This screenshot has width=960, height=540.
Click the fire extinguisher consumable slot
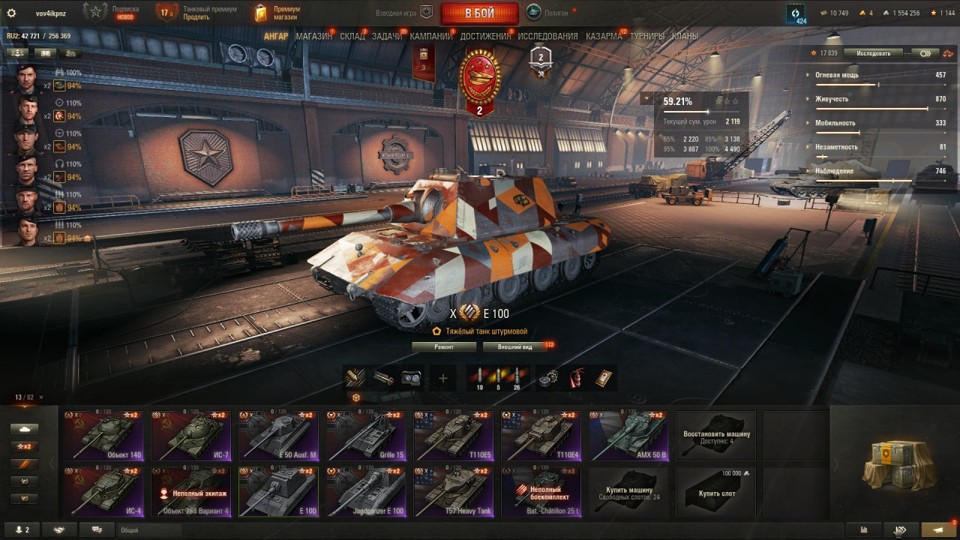576,378
